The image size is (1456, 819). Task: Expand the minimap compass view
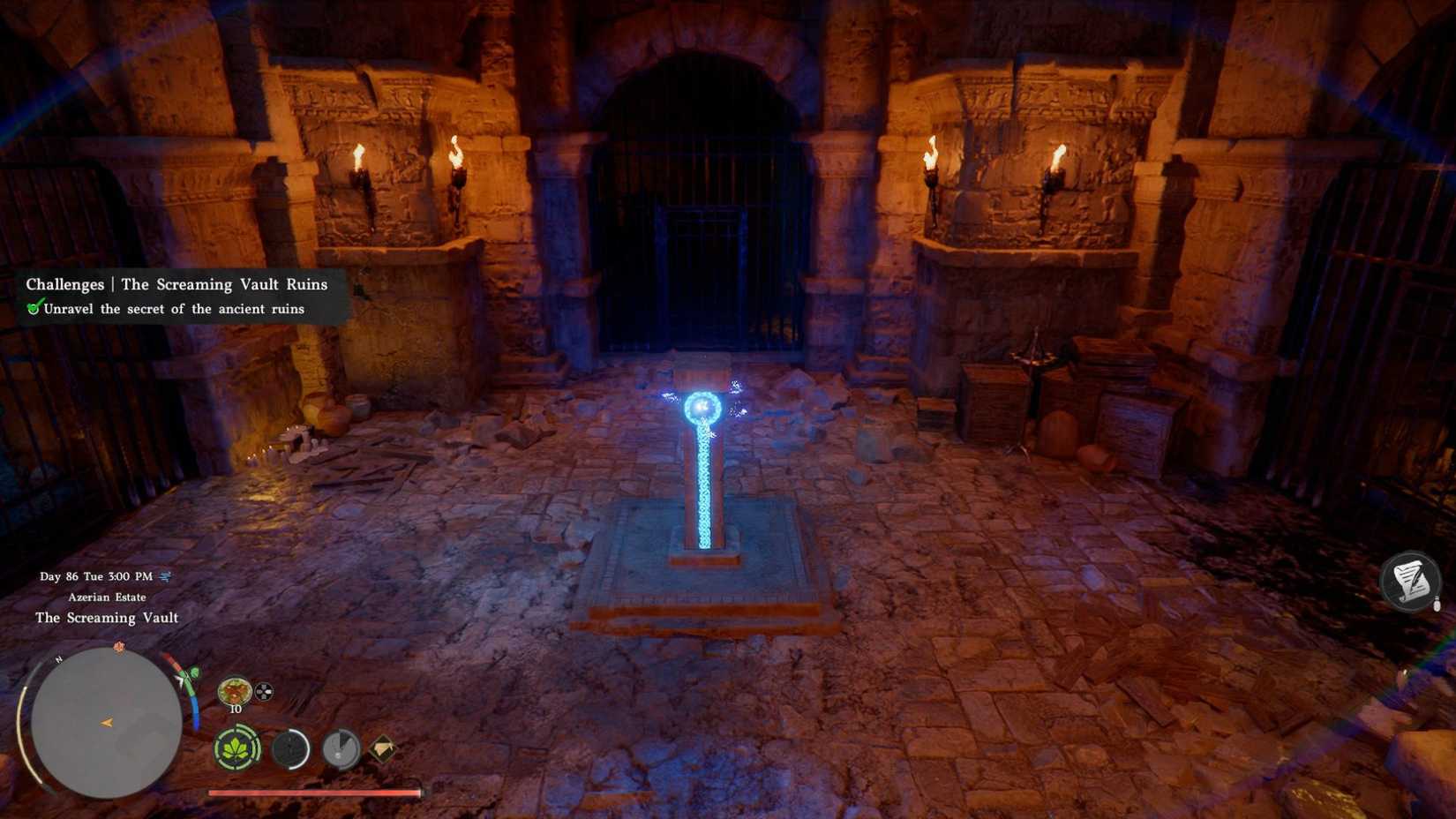pyautogui.click(x=106, y=722)
